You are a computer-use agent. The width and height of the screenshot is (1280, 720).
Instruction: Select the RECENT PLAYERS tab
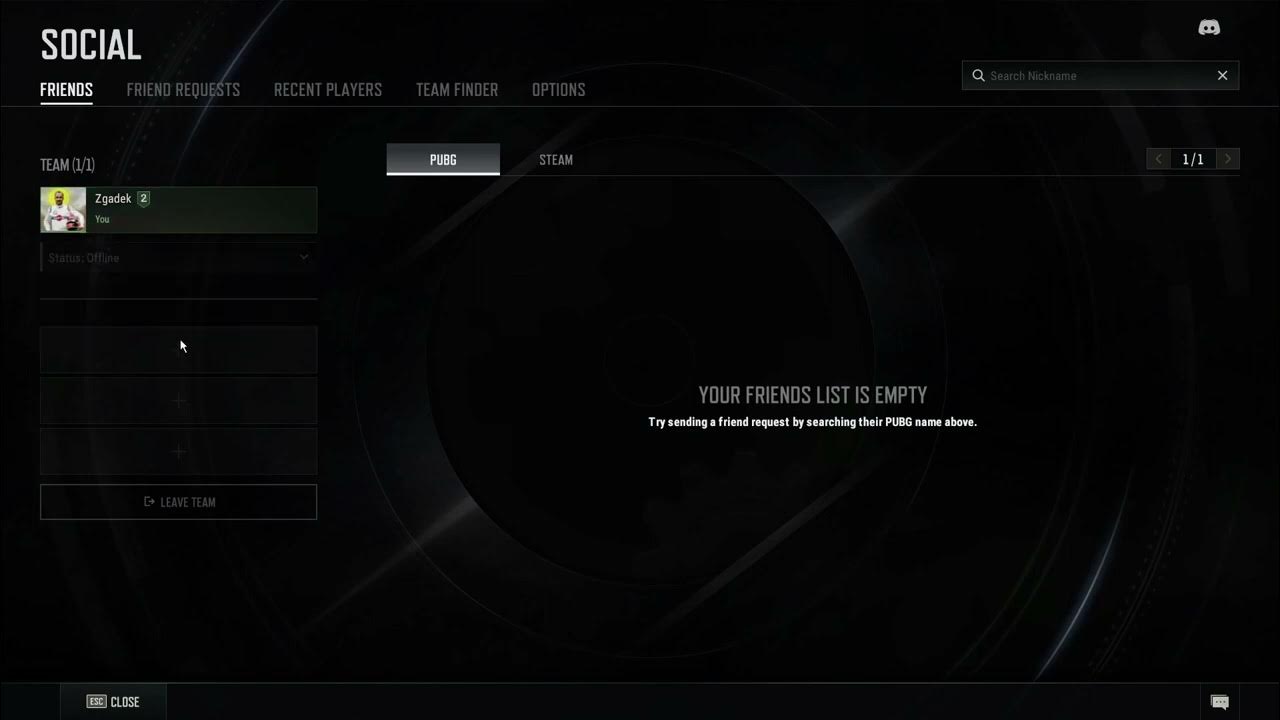pyautogui.click(x=327, y=89)
